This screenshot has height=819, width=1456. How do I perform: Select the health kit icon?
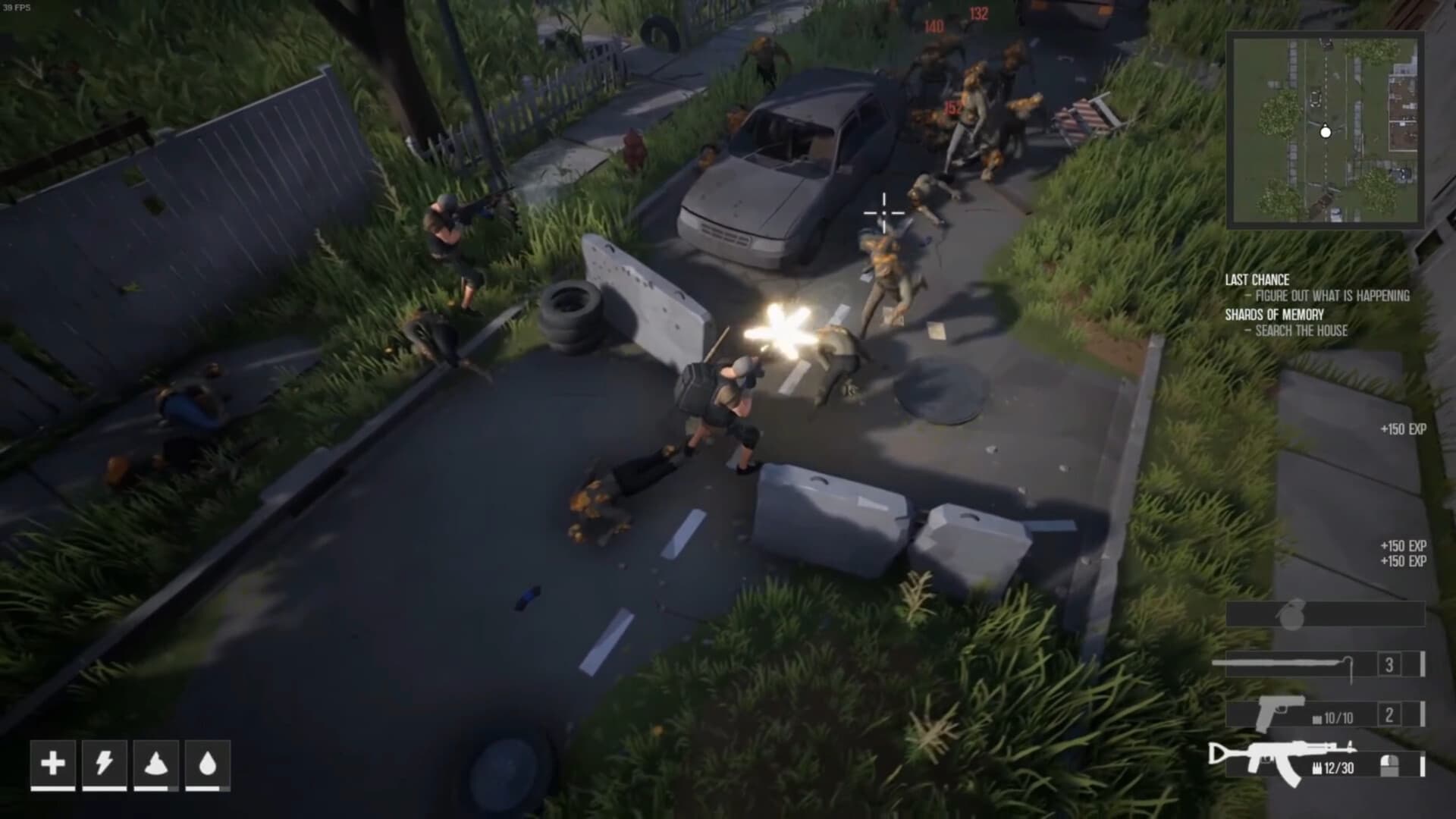tap(53, 766)
